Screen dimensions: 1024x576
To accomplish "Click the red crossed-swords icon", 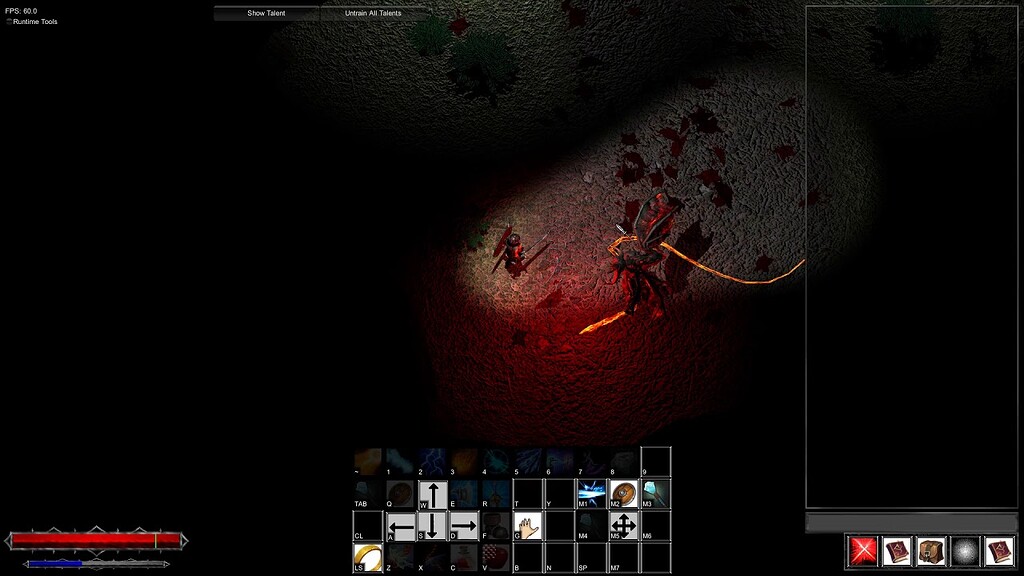I will point(863,551).
